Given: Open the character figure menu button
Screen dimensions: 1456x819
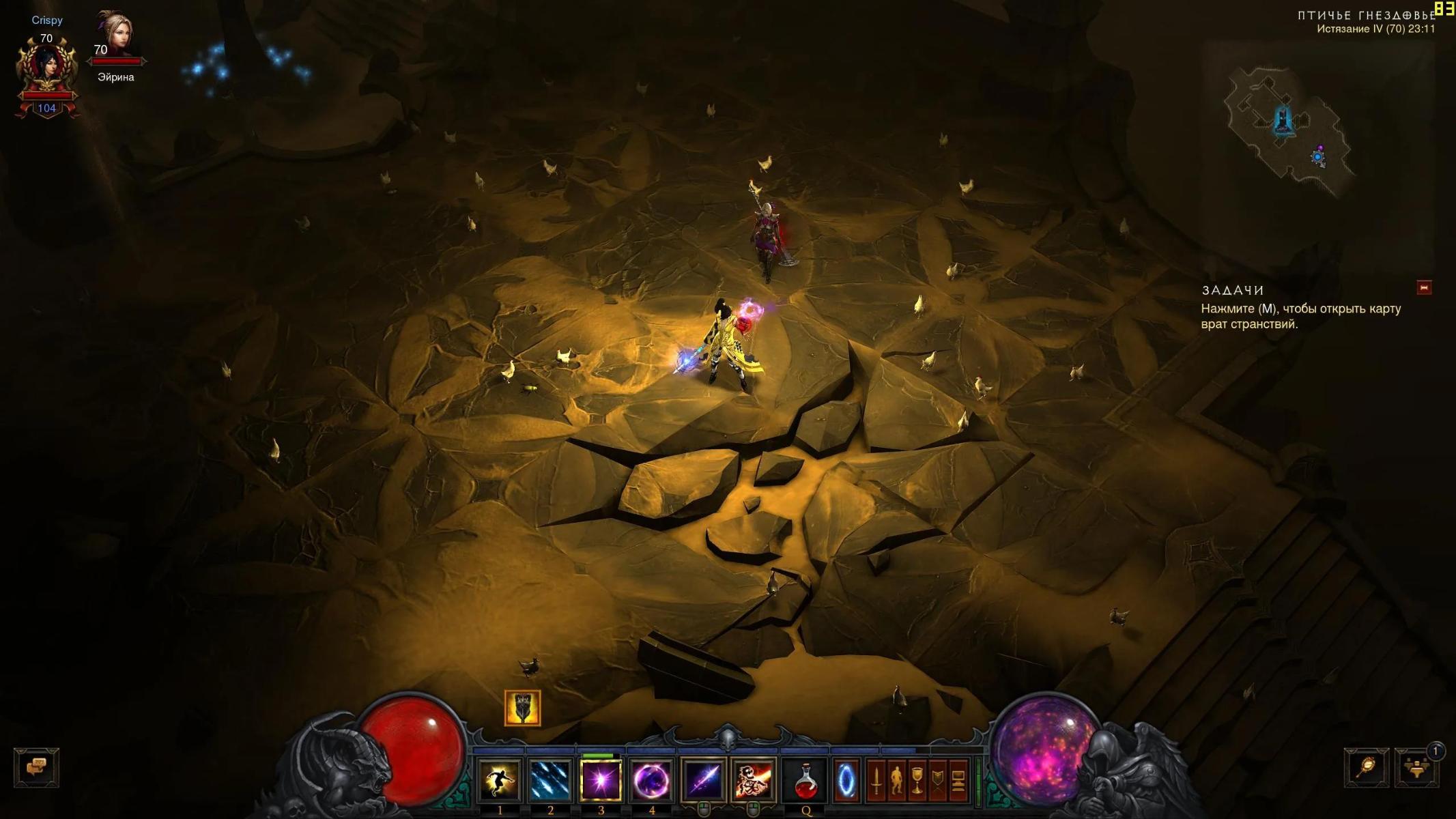Looking at the screenshot, I should pos(896,780).
